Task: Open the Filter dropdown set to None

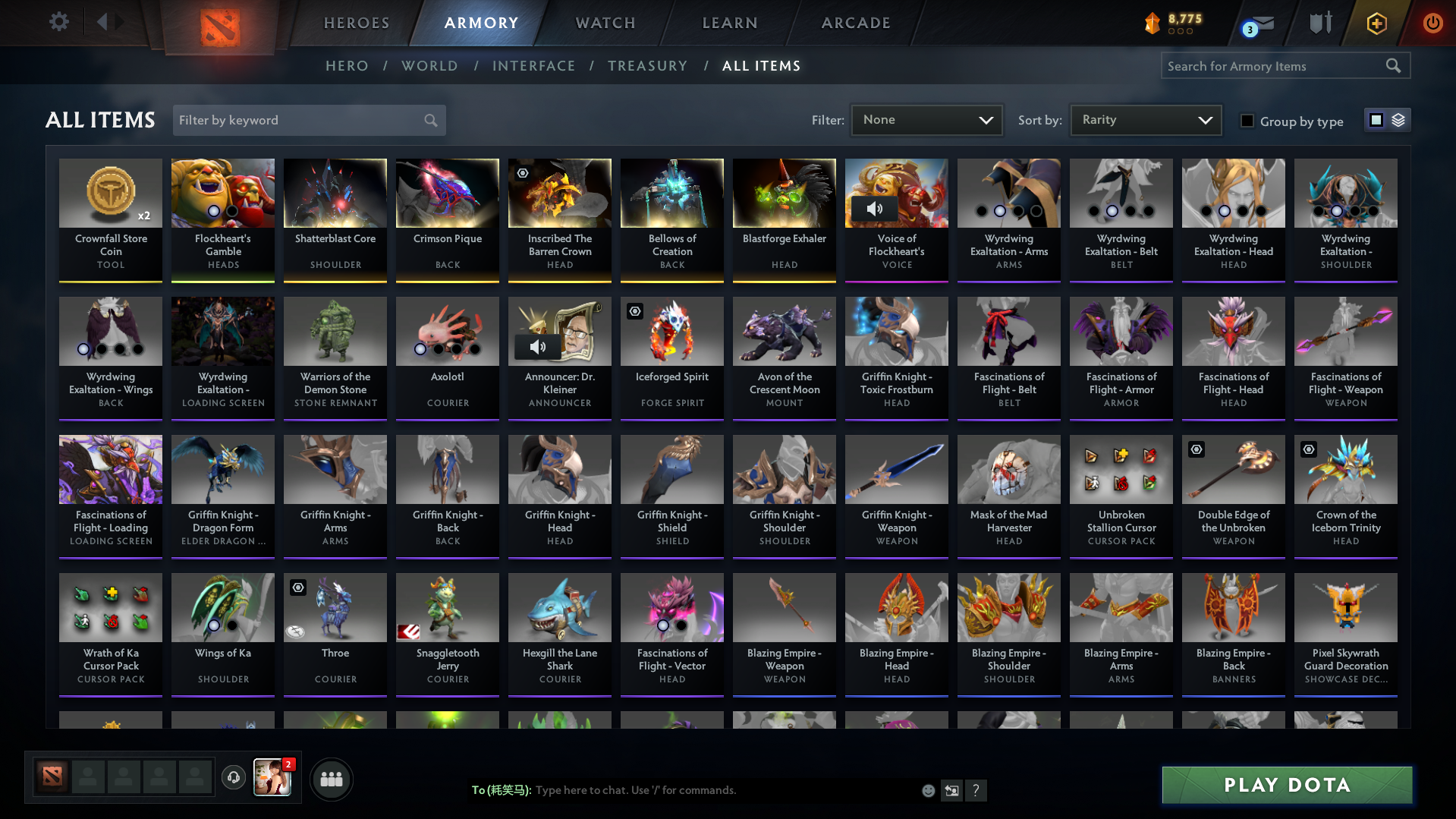Action: point(926,119)
